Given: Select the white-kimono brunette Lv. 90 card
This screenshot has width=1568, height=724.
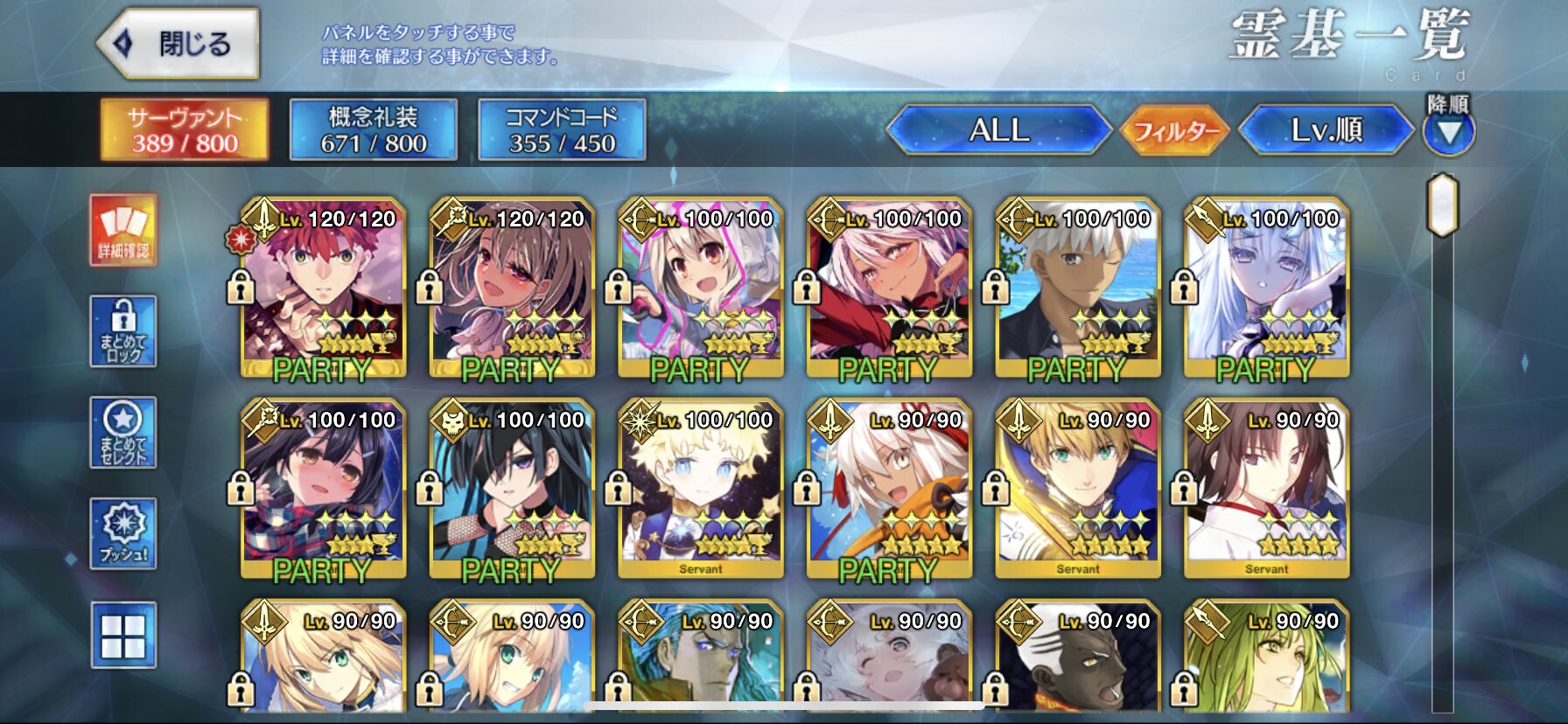Looking at the screenshot, I should pyautogui.click(x=1266, y=490).
